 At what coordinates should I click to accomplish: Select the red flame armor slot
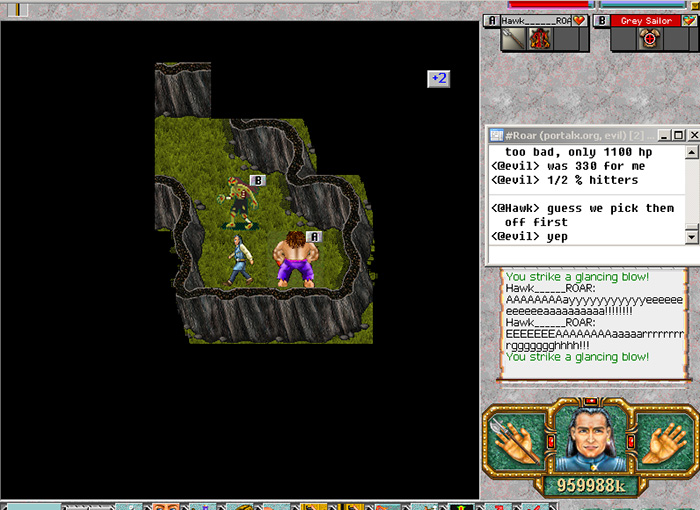tap(541, 40)
